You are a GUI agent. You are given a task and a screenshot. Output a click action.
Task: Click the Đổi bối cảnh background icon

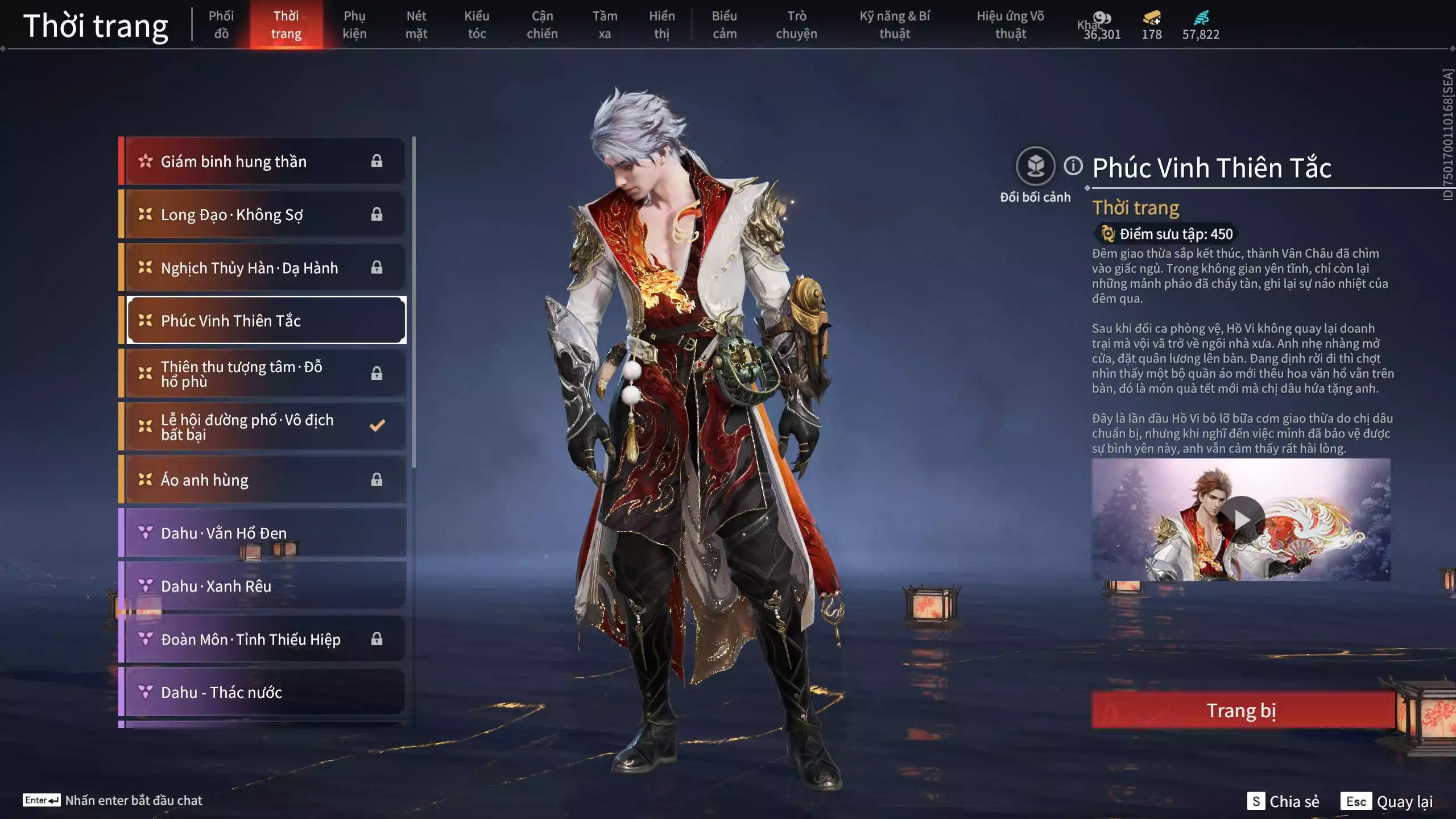click(x=1035, y=167)
